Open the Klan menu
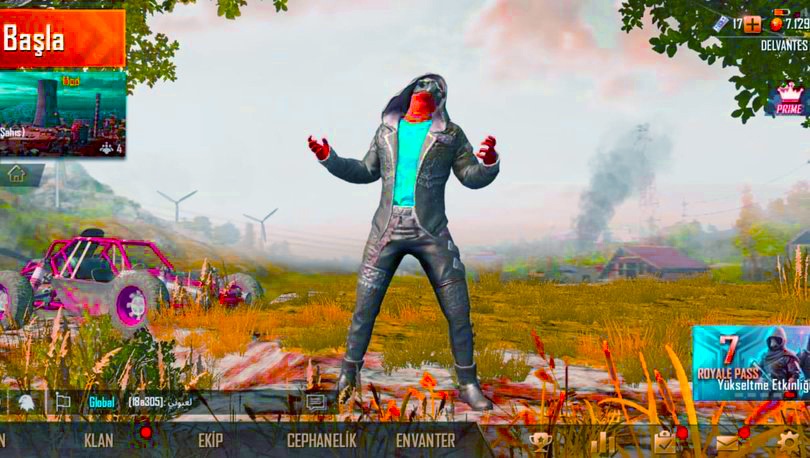This screenshot has width=810, height=458. [x=99, y=440]
